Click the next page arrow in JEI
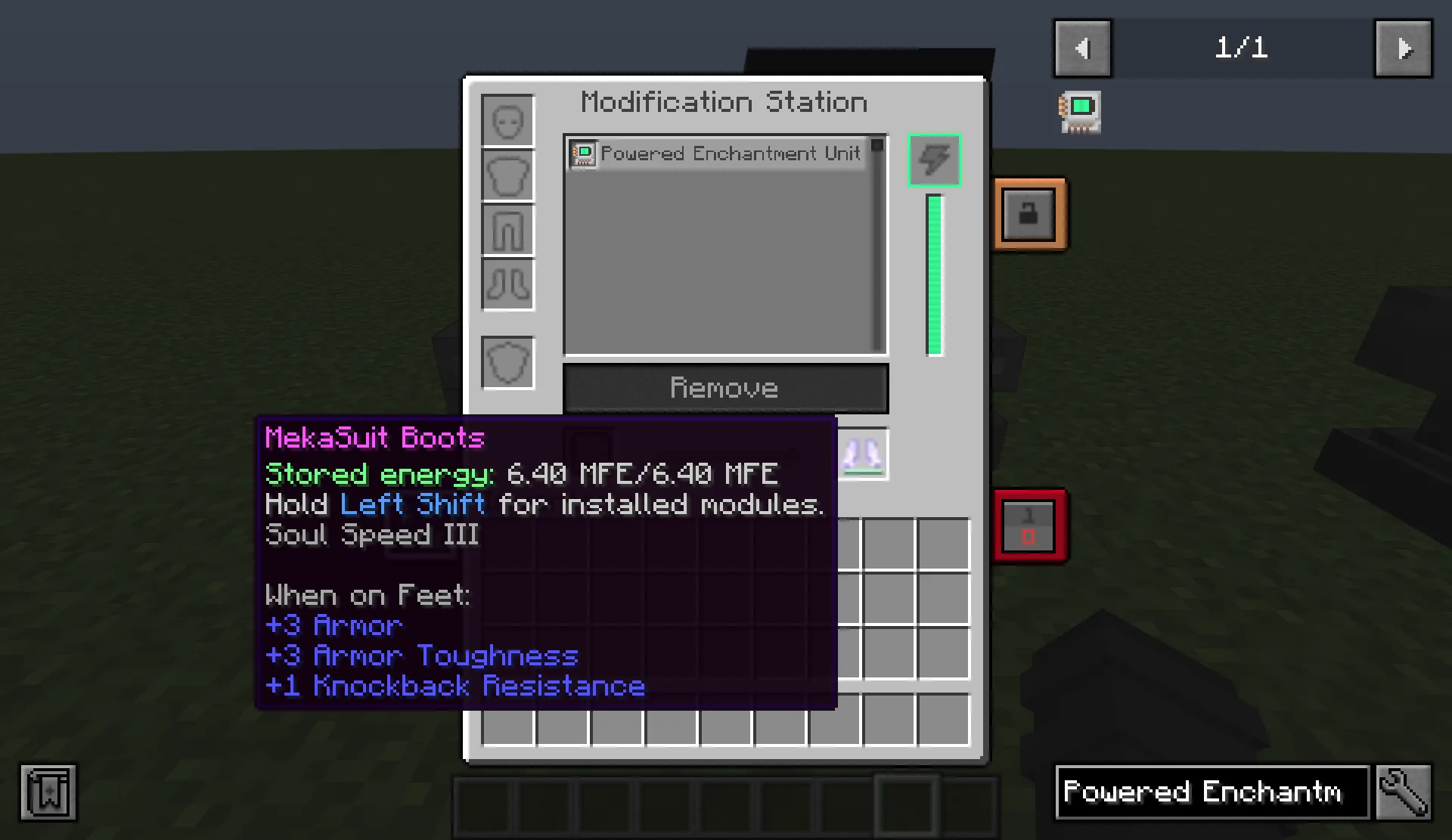 (x=1403, y=48)
